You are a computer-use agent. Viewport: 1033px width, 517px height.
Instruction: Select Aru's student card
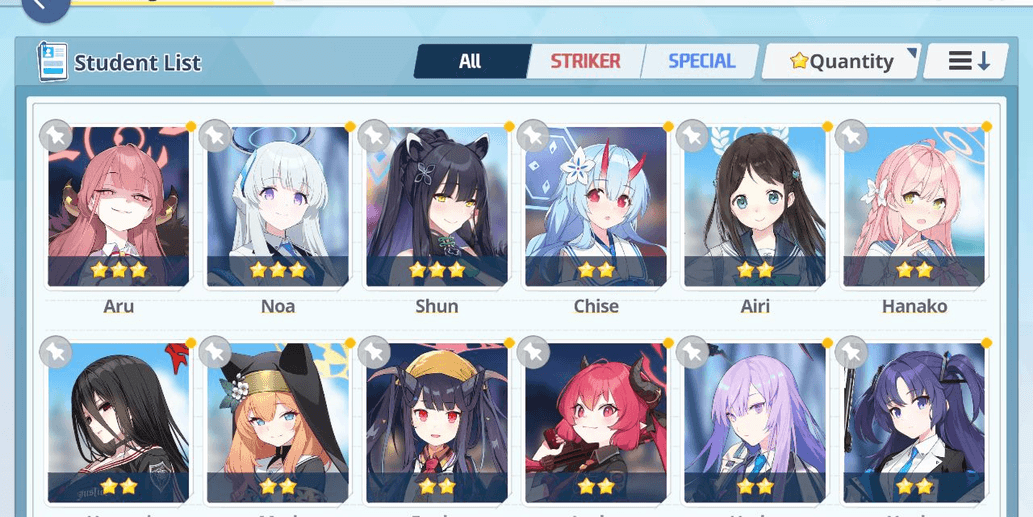119,207
